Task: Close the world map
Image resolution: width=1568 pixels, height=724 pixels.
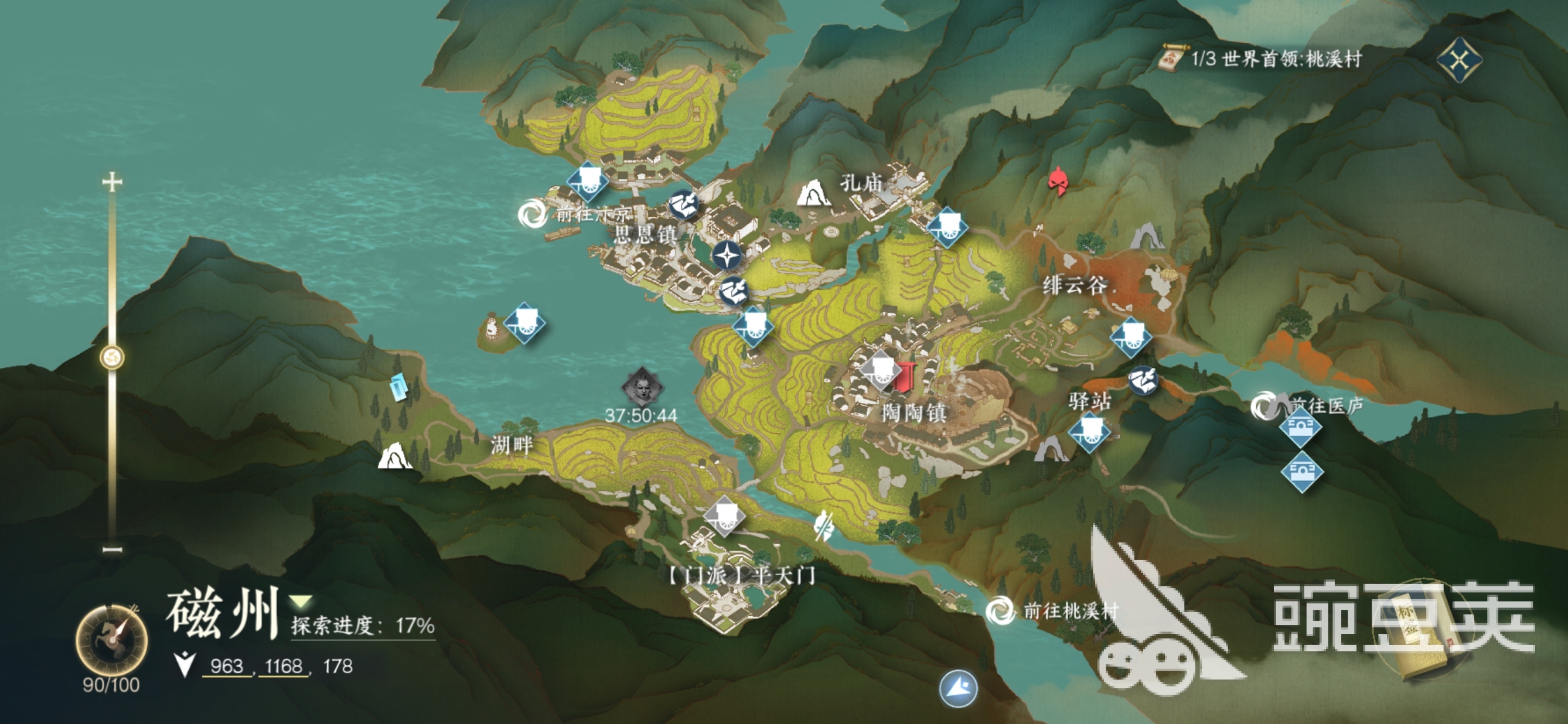Action: tap(1459, 60)
